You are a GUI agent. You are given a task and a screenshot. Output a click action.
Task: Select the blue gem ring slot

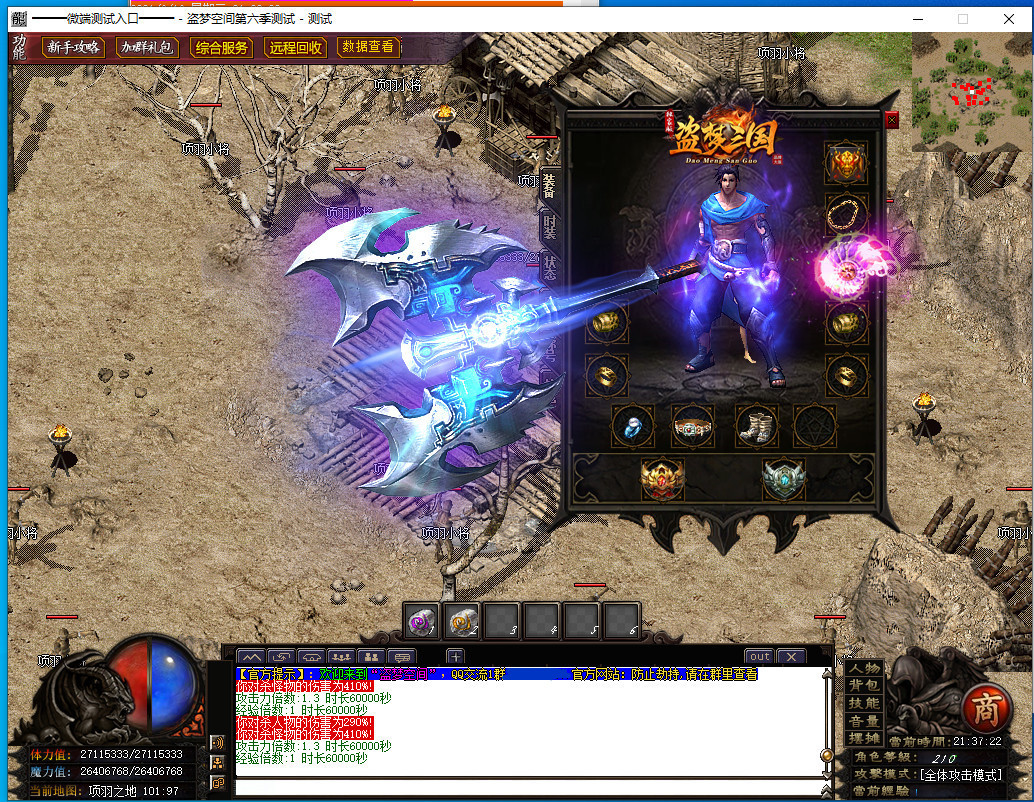[633, 426]
